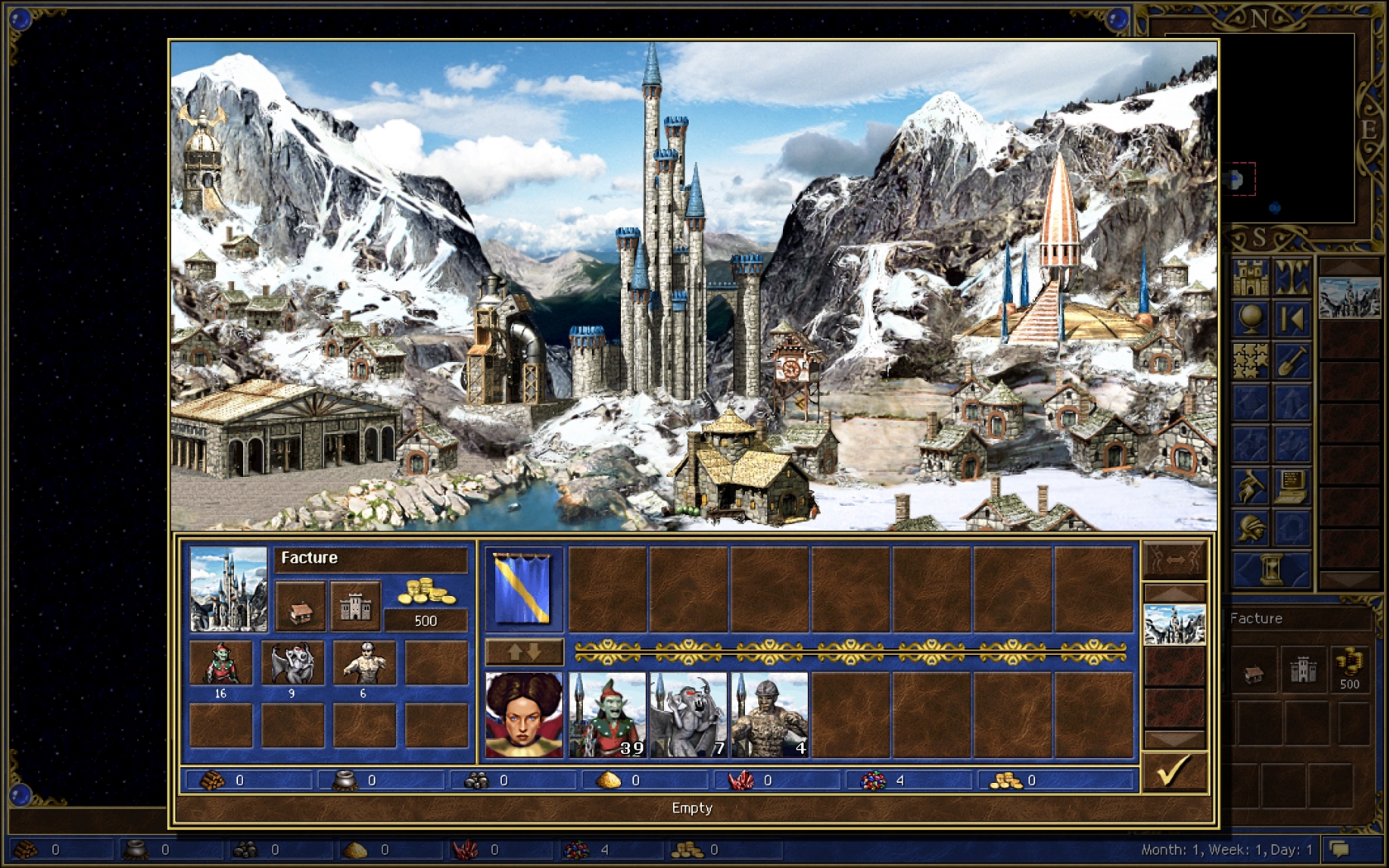Click the split-stack exchange arrows button
The height and width of the screenshot is (868, 1389).
point(1174,560)
